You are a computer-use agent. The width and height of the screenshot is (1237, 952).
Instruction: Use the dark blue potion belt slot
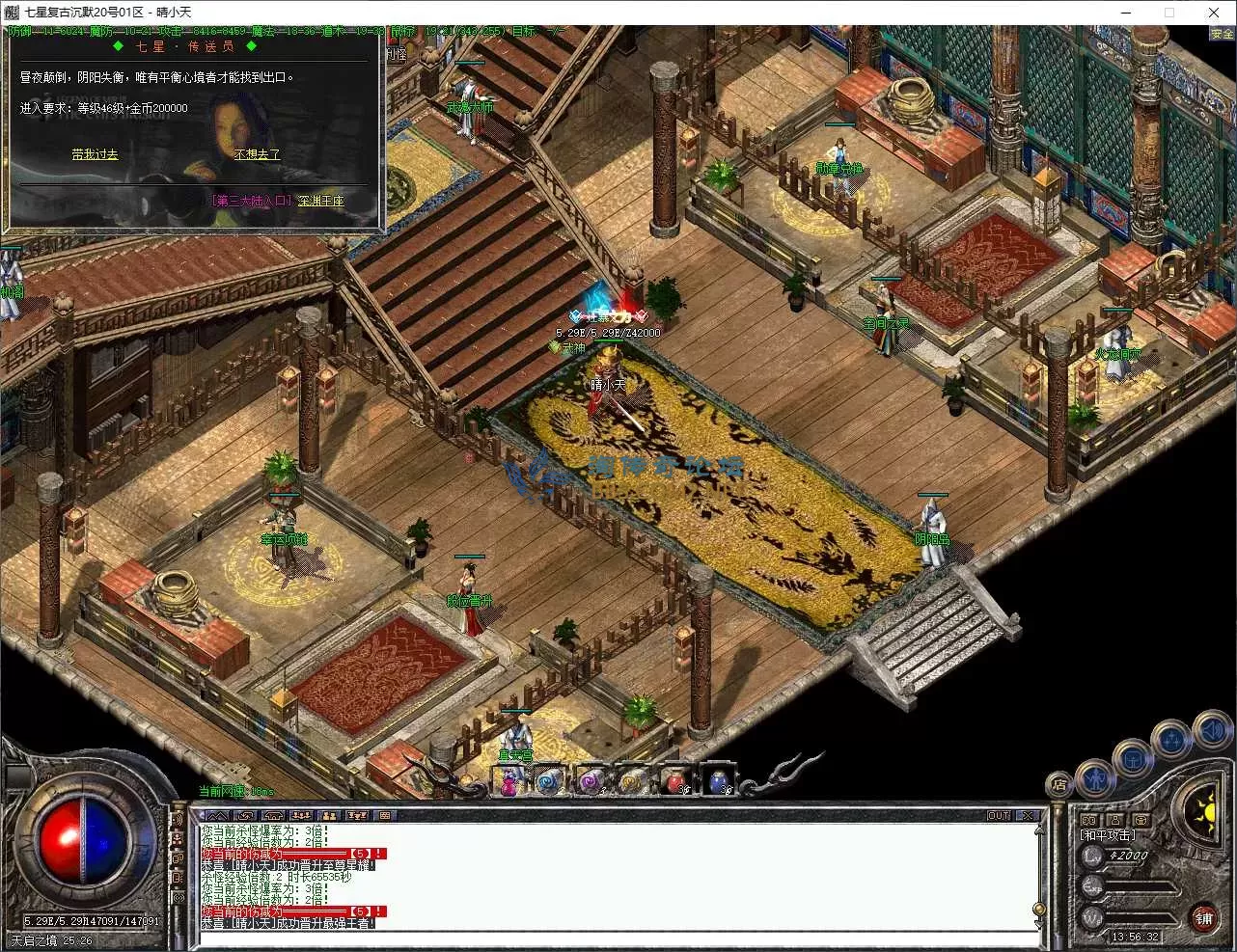pos(719,780)
